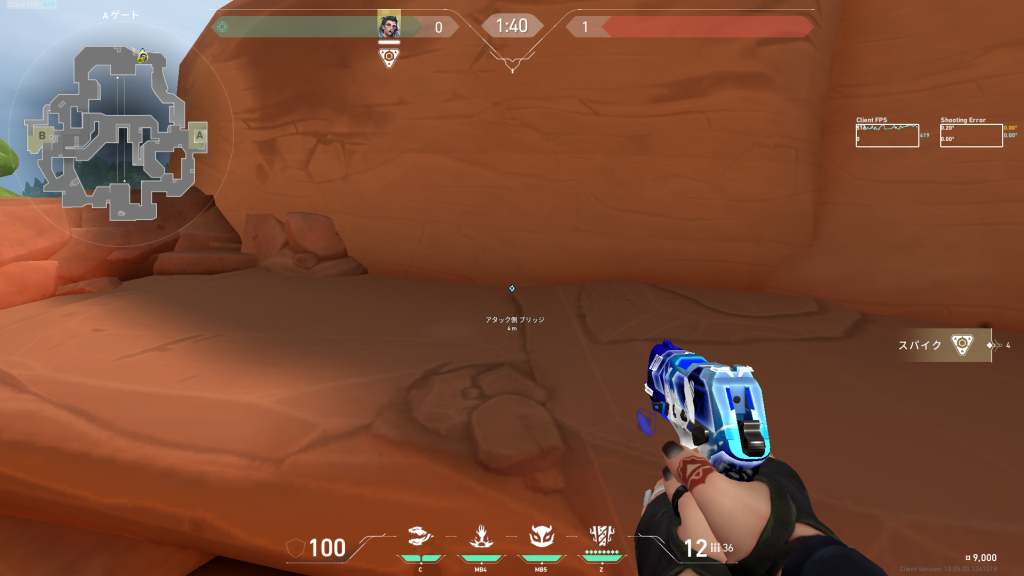
Task: Activate the C ability with claw icon
Action: coord(421,538)
